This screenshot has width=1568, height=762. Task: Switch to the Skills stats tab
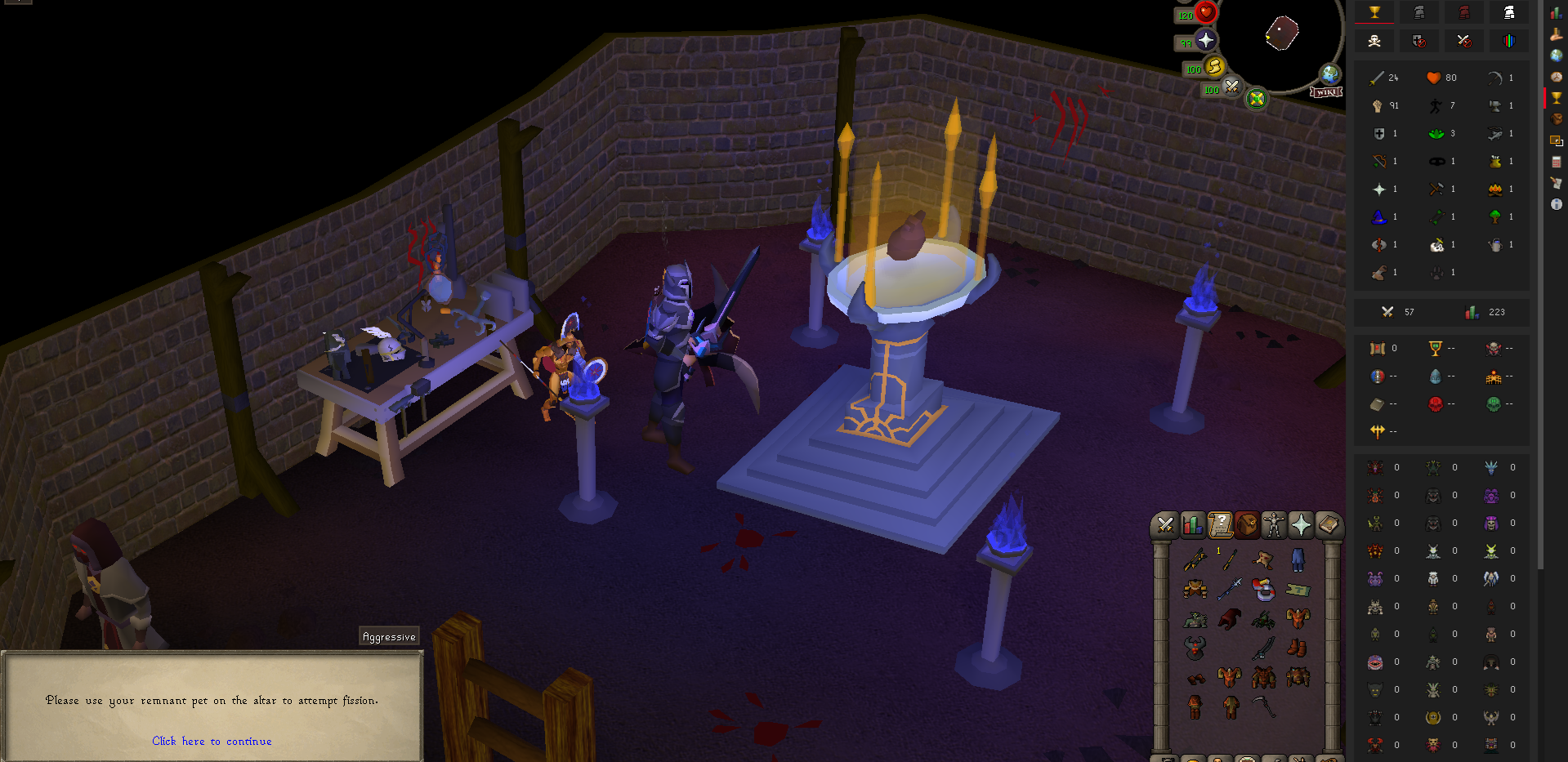click(x=1192, y=525)
